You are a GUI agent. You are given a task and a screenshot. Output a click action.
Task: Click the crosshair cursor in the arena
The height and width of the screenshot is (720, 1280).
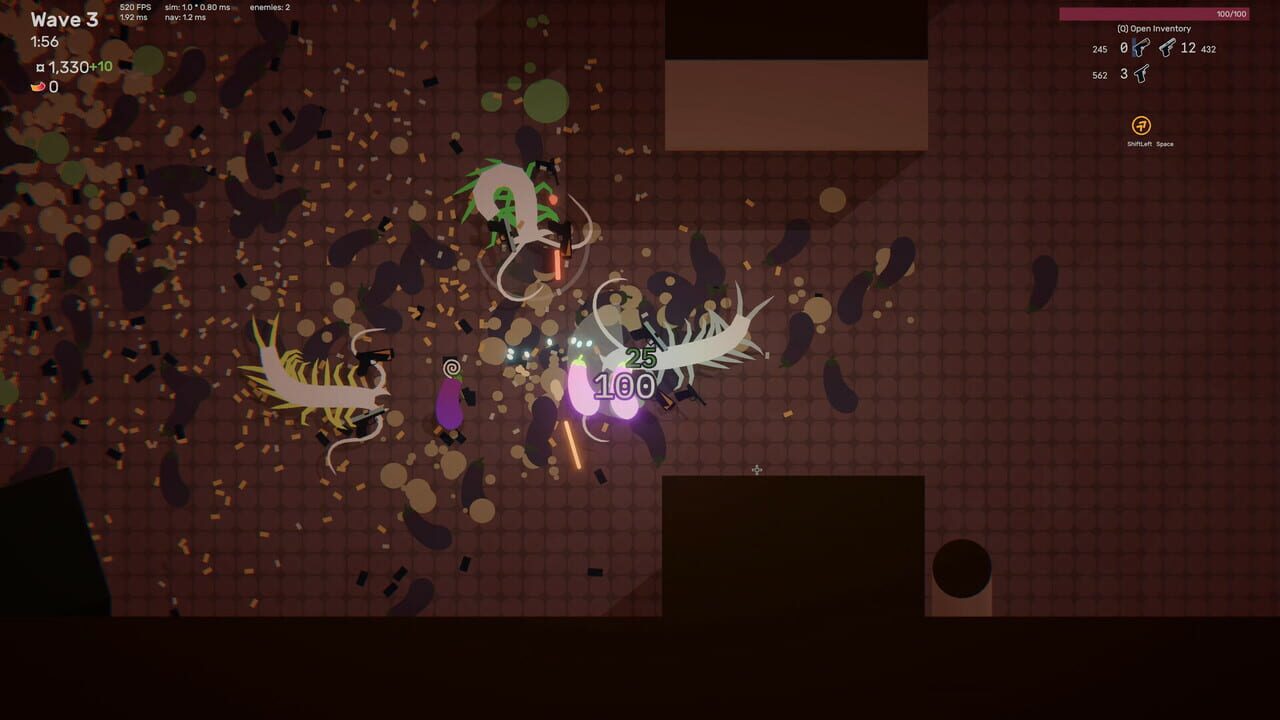(756, 470)
